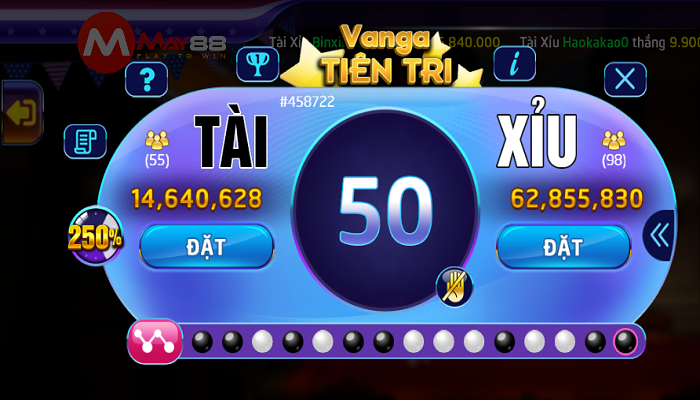Open the bet history scroll icon

(x=85, y=142)
